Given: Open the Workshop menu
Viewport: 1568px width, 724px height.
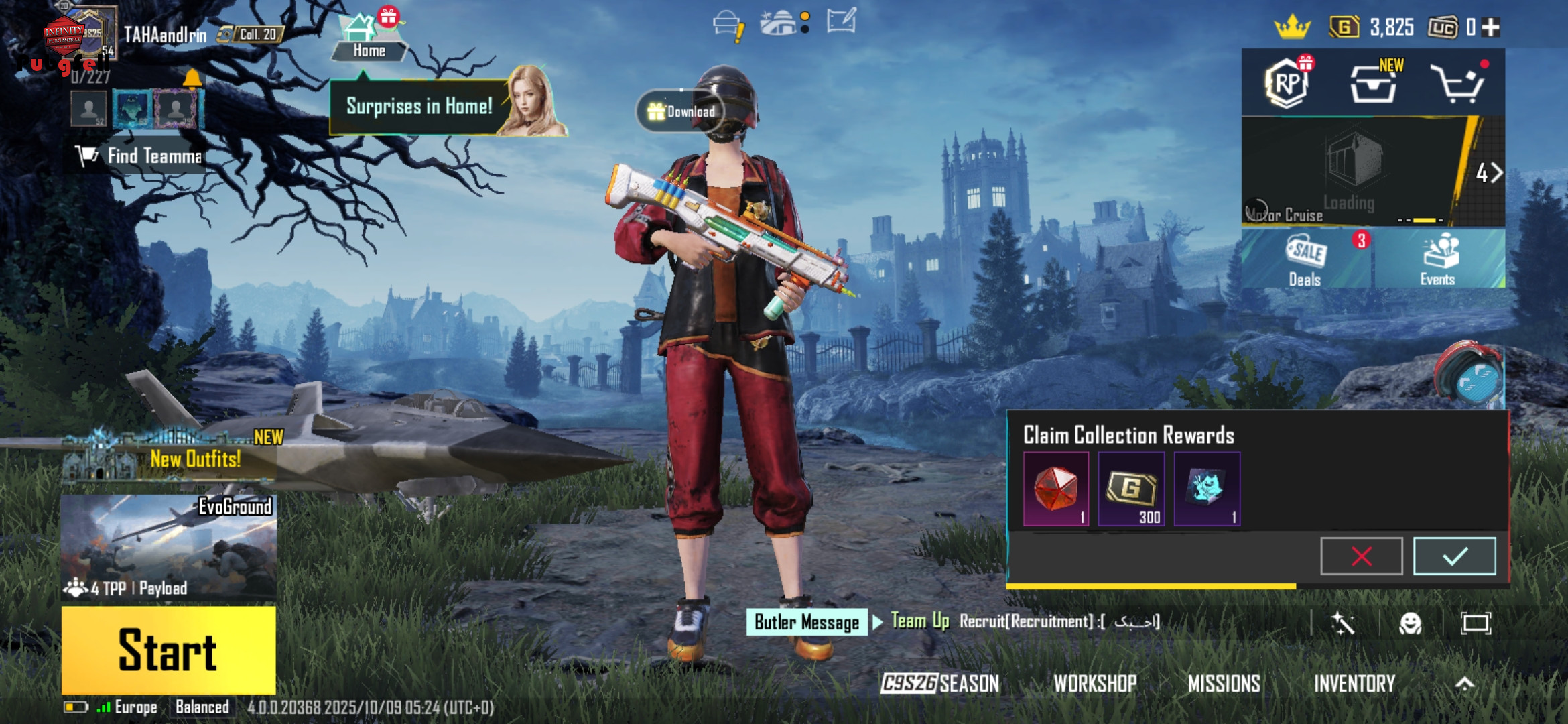Looking at the screenshot, I should pyautogui.click(x=1095, y=684).
